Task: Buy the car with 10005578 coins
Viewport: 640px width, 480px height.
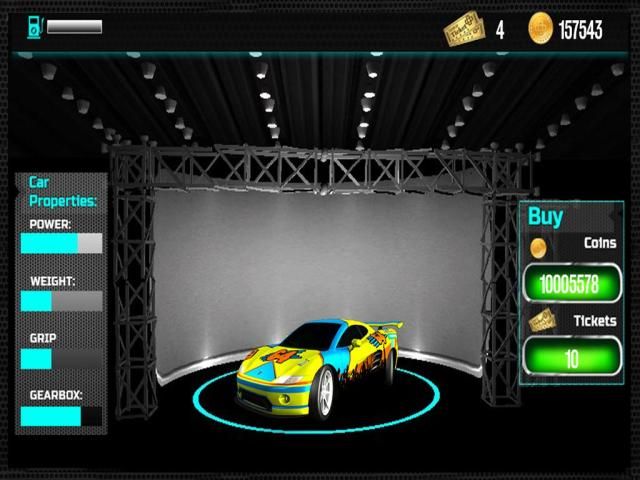Action: [569, 284]
